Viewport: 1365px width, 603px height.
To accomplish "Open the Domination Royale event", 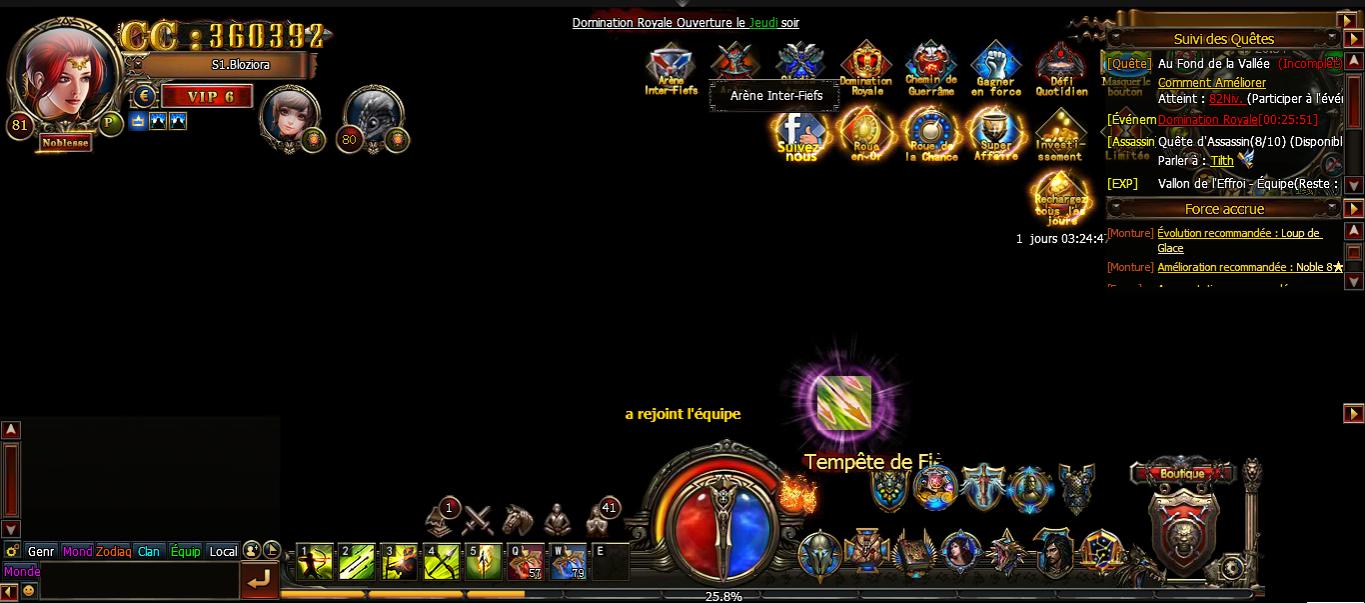I will 865,67.
